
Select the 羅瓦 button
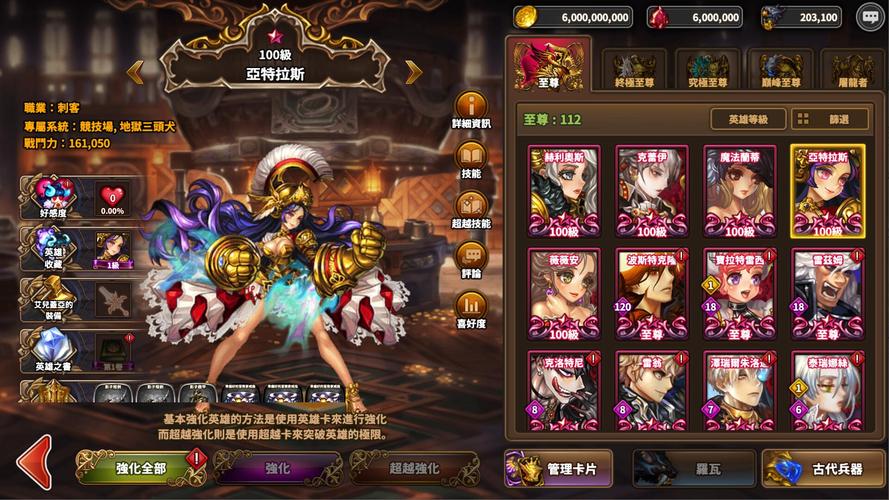(692, 468)
